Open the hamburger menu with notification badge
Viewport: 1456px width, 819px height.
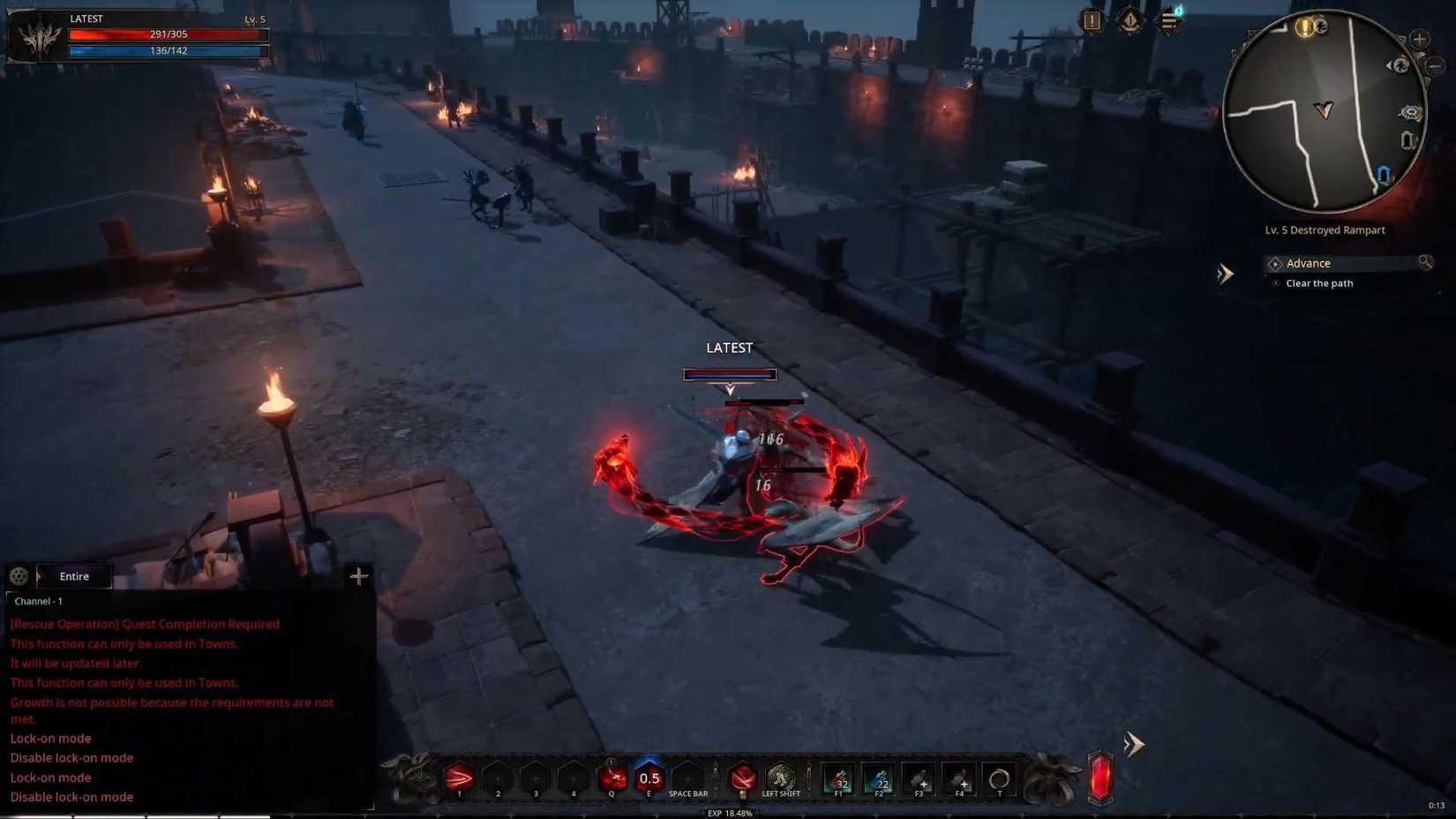(x=1170, y=23)
